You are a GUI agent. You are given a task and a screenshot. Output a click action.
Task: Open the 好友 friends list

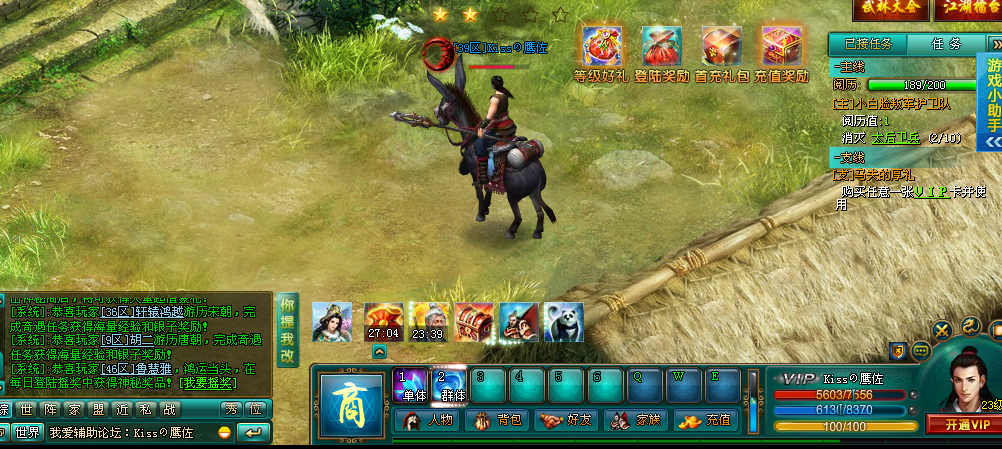click(x=566, y=420)
